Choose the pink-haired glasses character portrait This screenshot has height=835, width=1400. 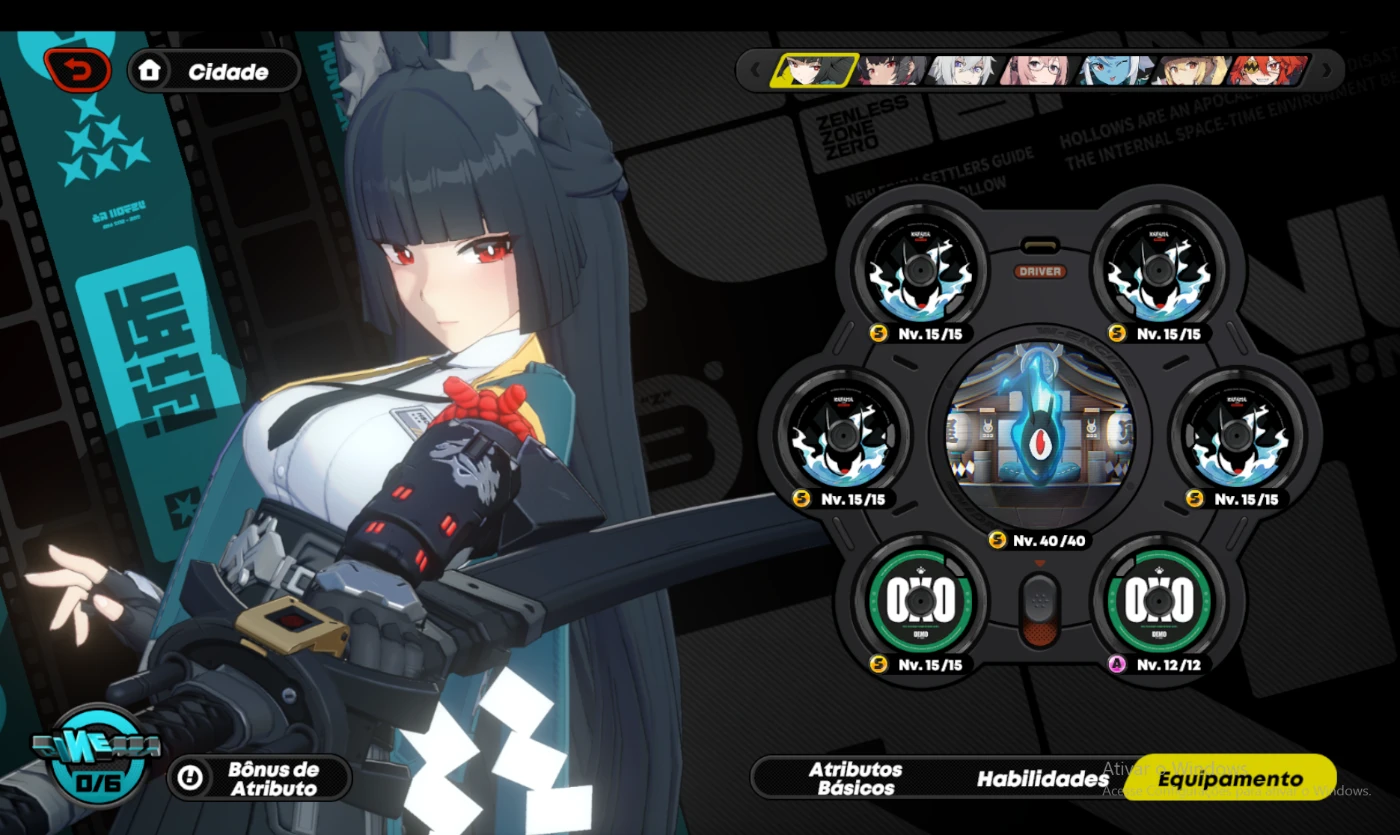tap(1037, 70)
